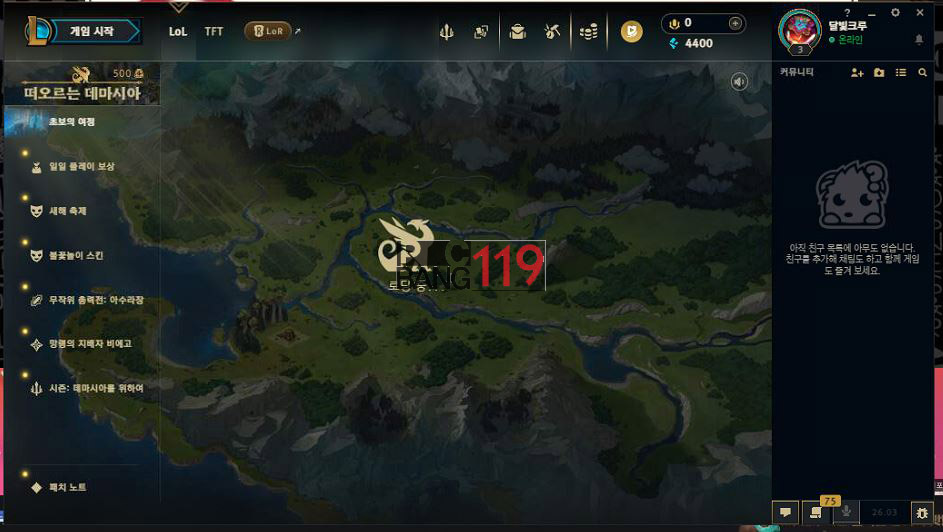Open the LoR game link
The image size is (943, 532).
268,31
